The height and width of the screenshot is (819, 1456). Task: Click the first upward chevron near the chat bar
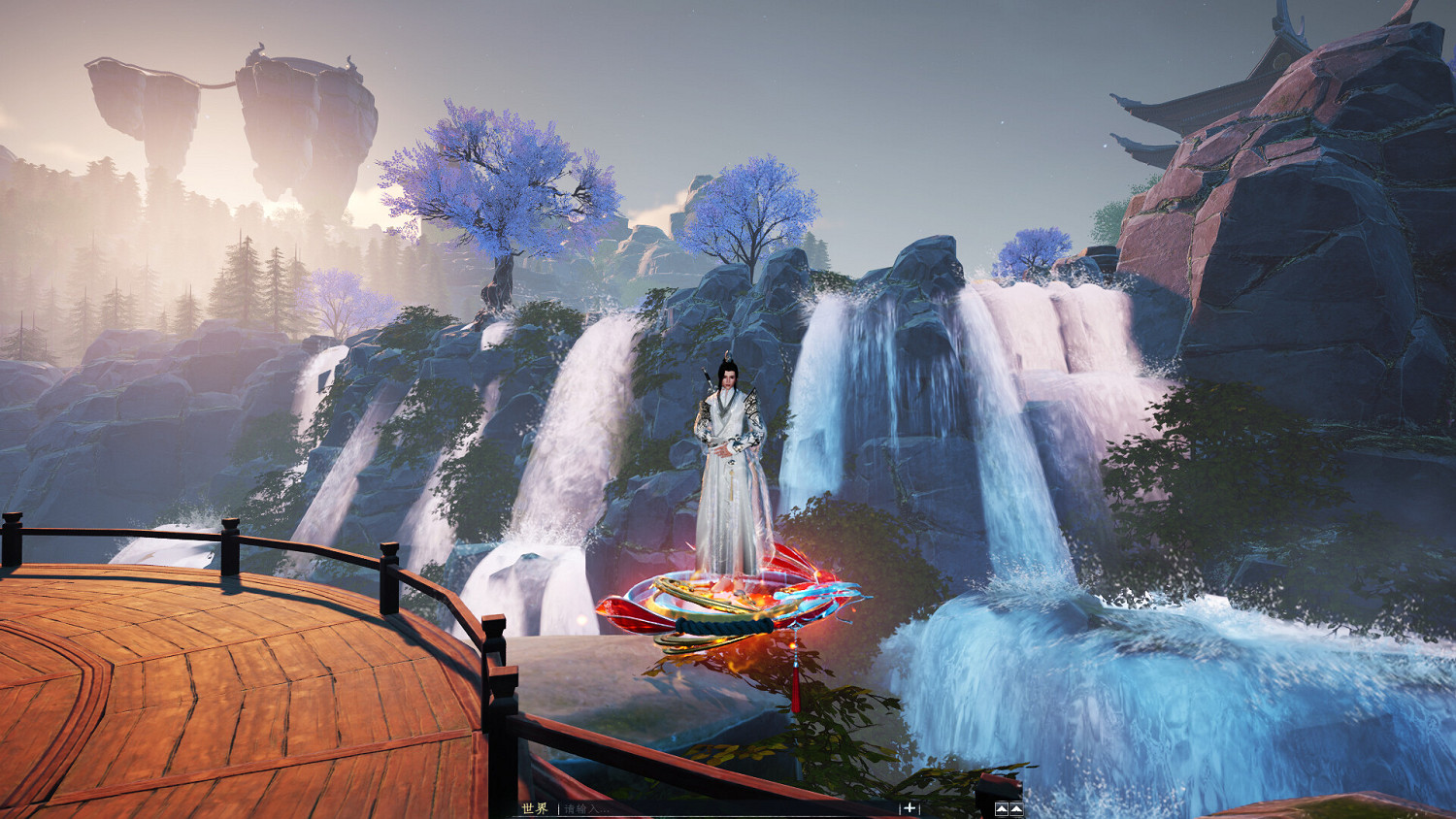click(1003, 807)
